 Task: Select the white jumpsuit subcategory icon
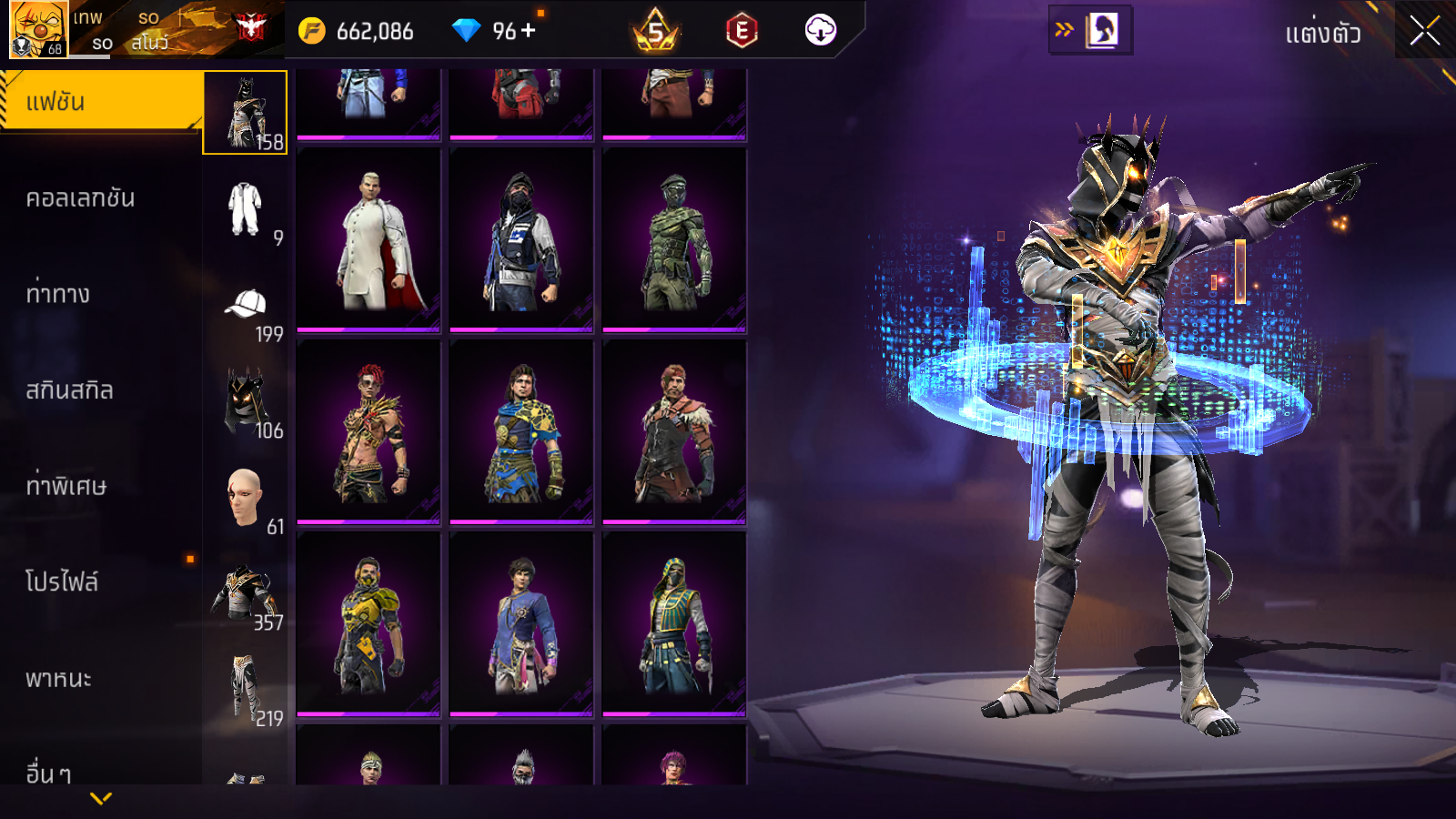245,209
